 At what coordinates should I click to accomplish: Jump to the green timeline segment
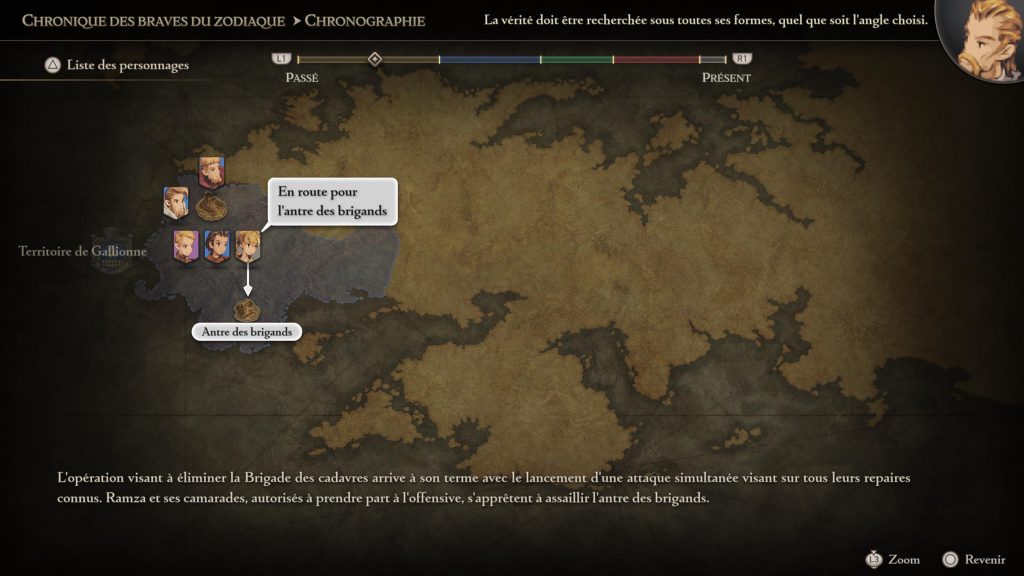point(577,60)
